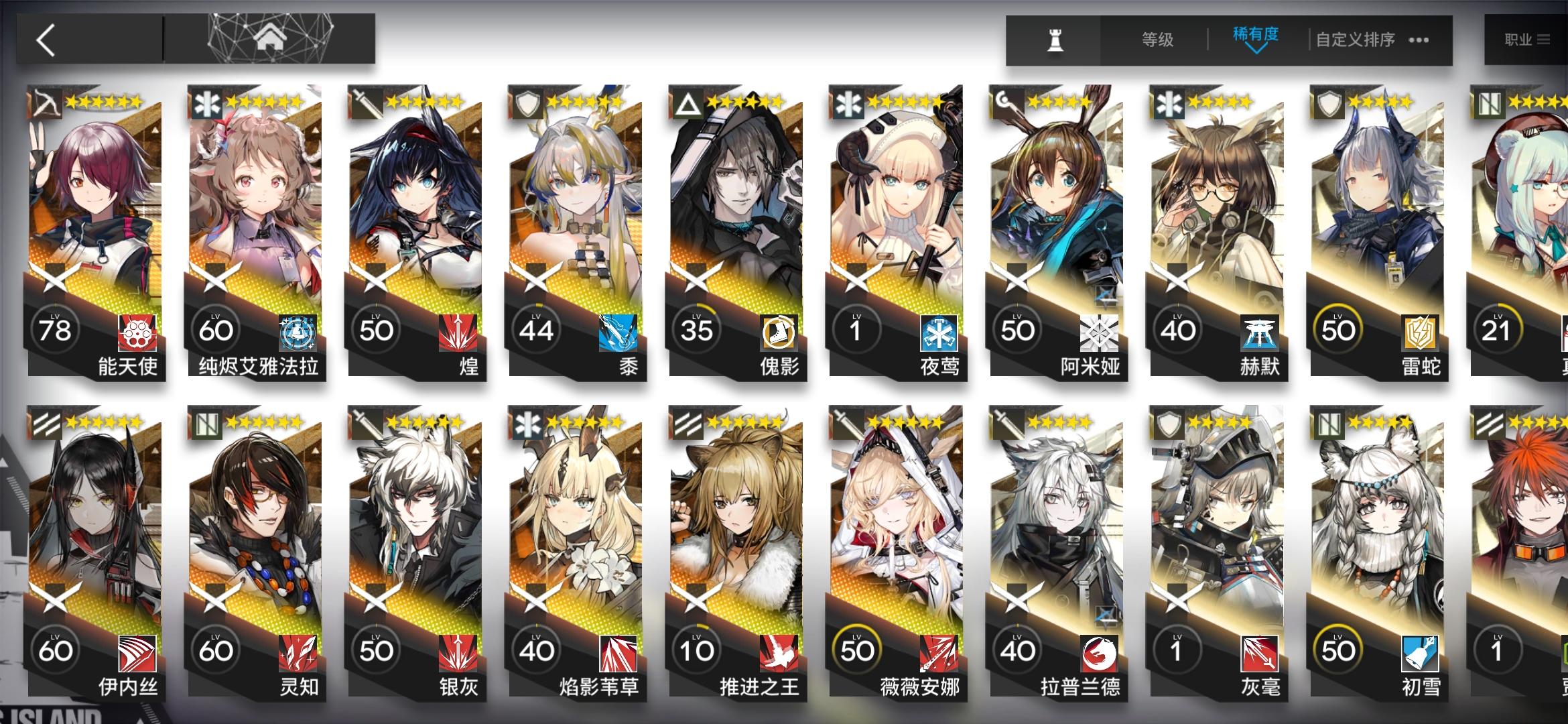Open the ... more options menu
Screen dimensions: 1568x724
(1417, 40)
